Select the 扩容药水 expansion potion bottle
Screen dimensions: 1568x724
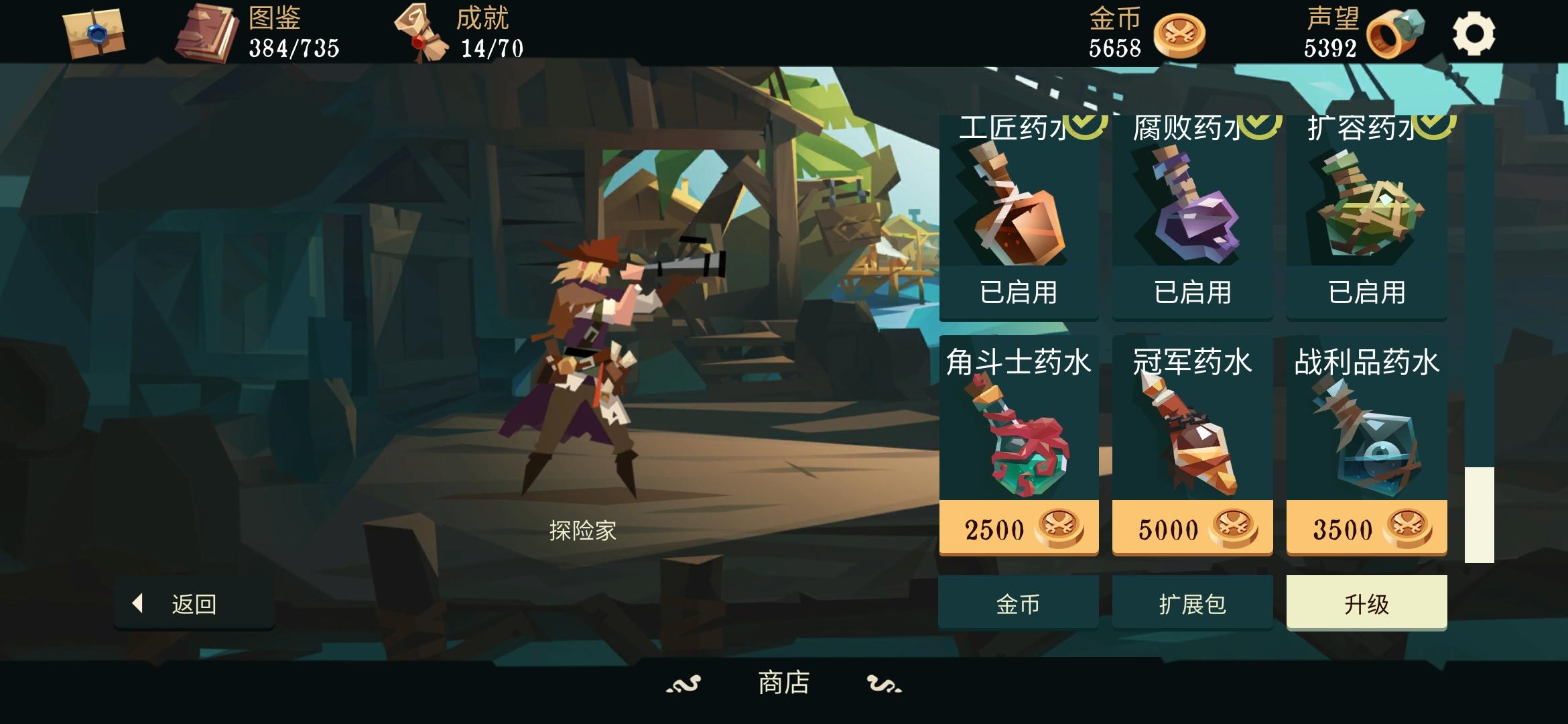(1366, 215)
